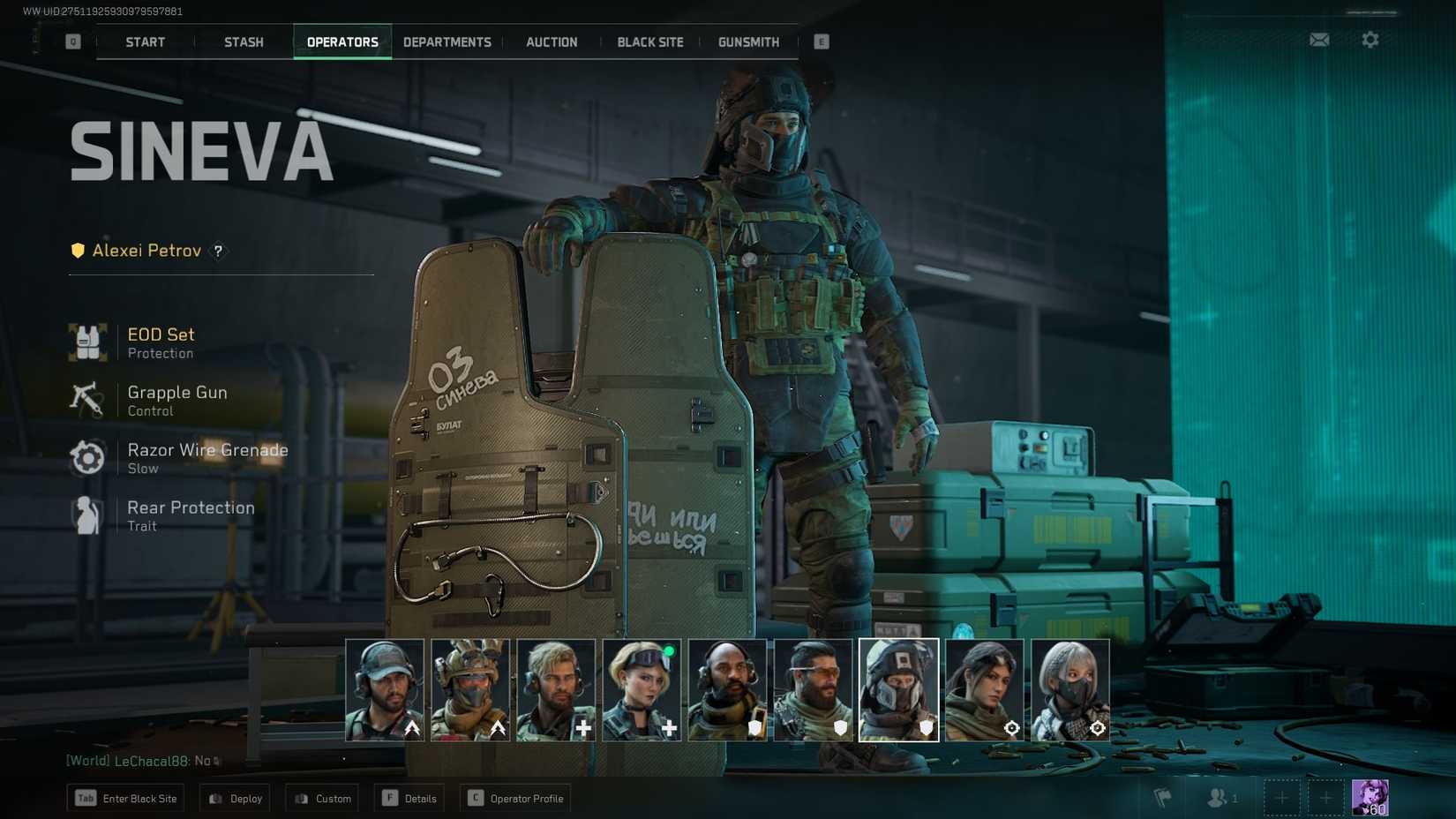Screen dimensions: 1456x819
Task: Go to the AUCTION tab
Action: pos(552,41)
